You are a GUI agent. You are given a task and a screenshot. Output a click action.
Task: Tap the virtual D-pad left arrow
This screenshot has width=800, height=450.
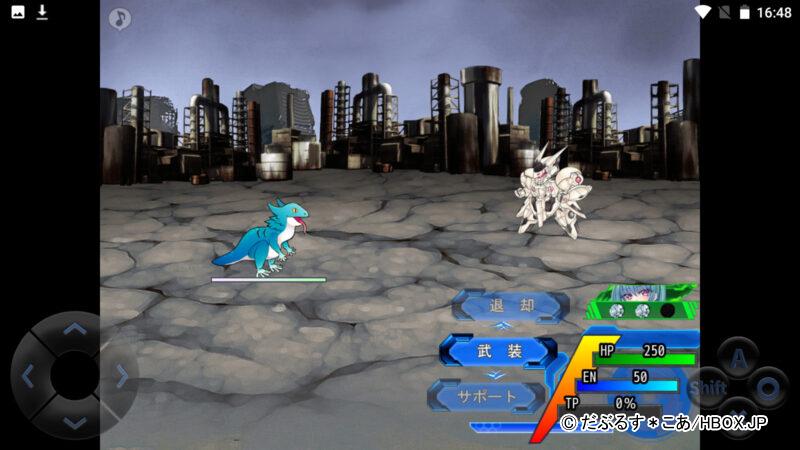point(28,376)
